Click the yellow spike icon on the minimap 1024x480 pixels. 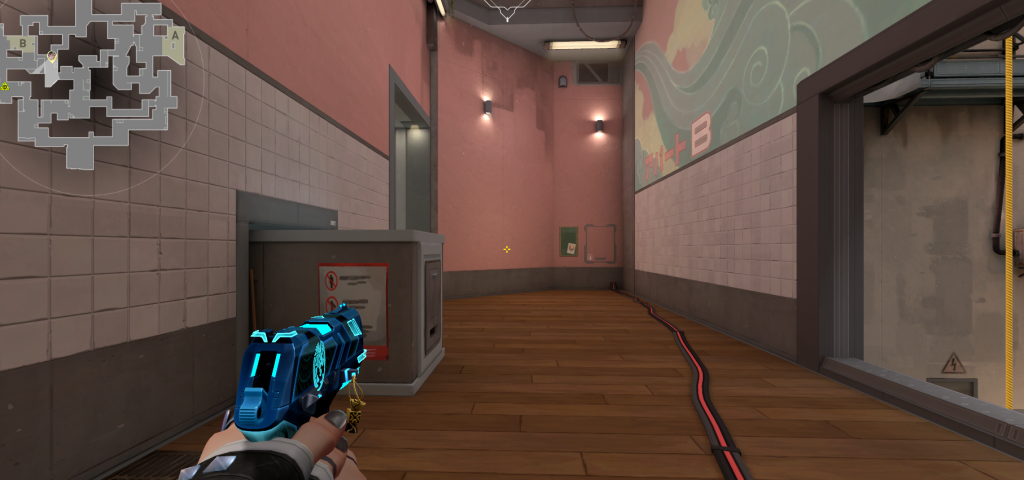4,87
